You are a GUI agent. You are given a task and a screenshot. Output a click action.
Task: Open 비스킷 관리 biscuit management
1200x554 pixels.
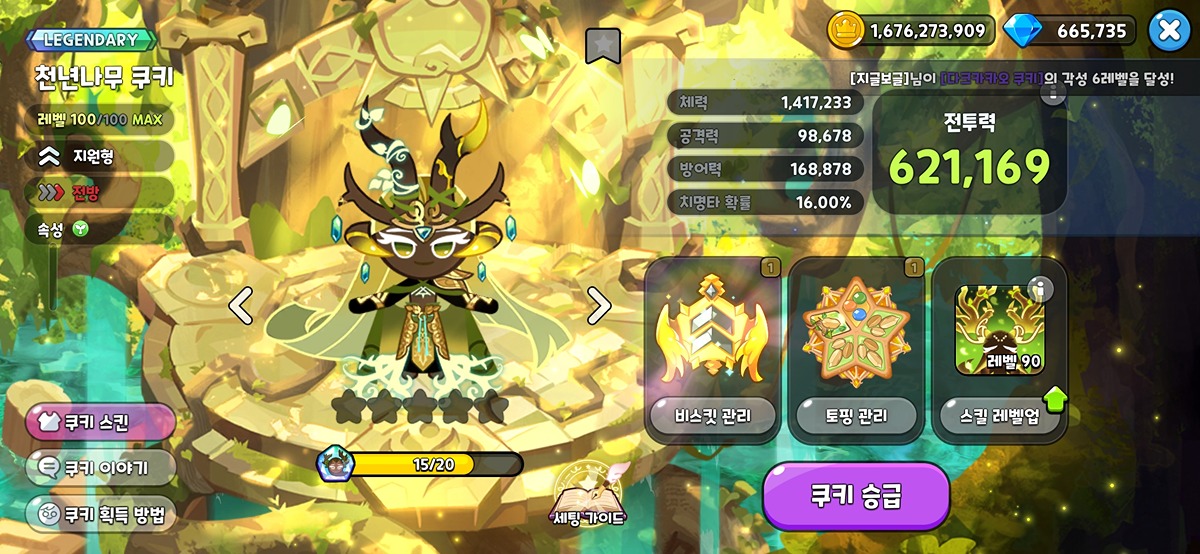click(711, 415)
